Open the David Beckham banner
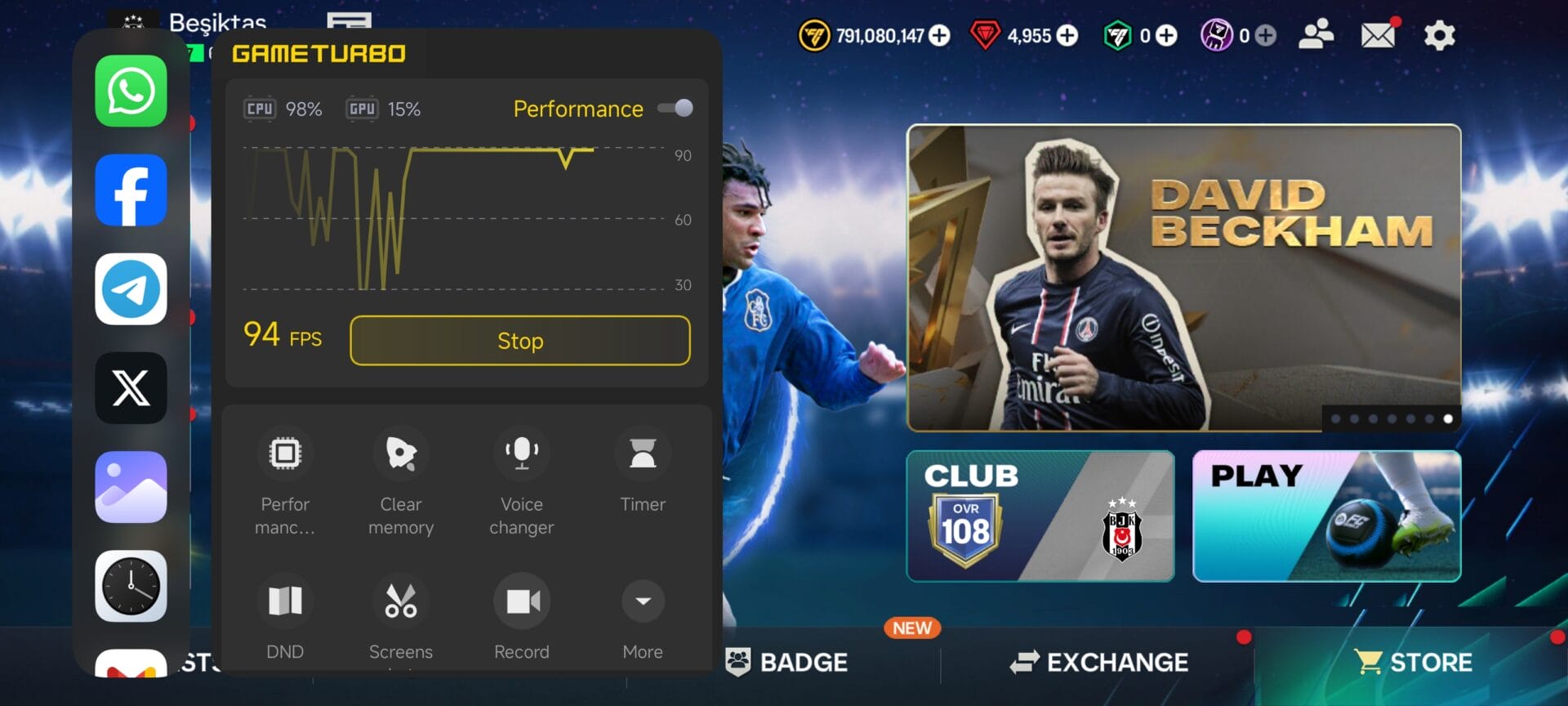This screenshot has width=1568, height=706. (x=1183, y=278)
